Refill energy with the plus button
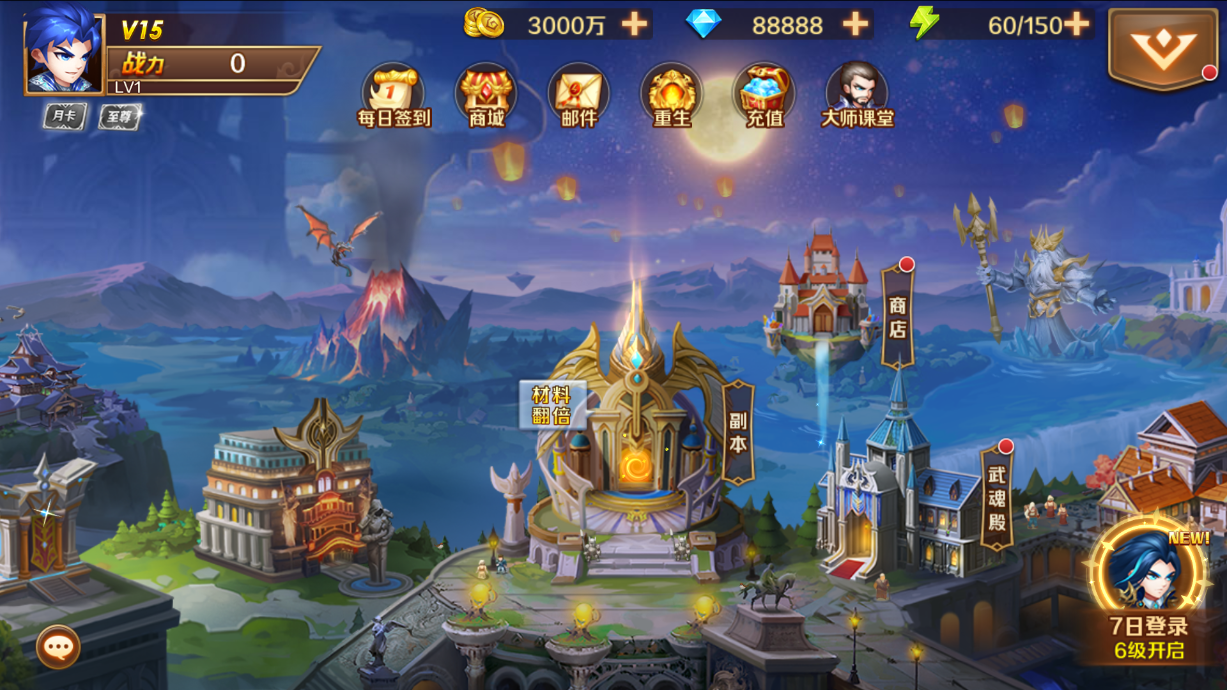 (1076, 24)
